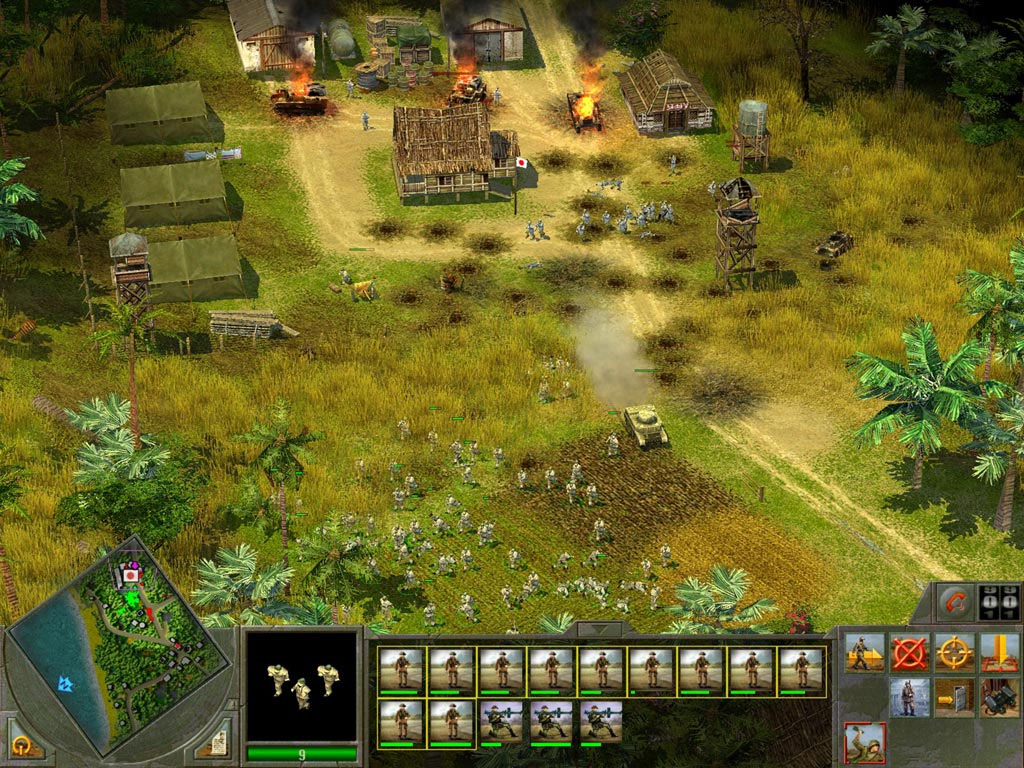The width and height of the screenshot is (1024, 768).
Task: Activate the red crossed-circle stop command
Action: [909, 652]
